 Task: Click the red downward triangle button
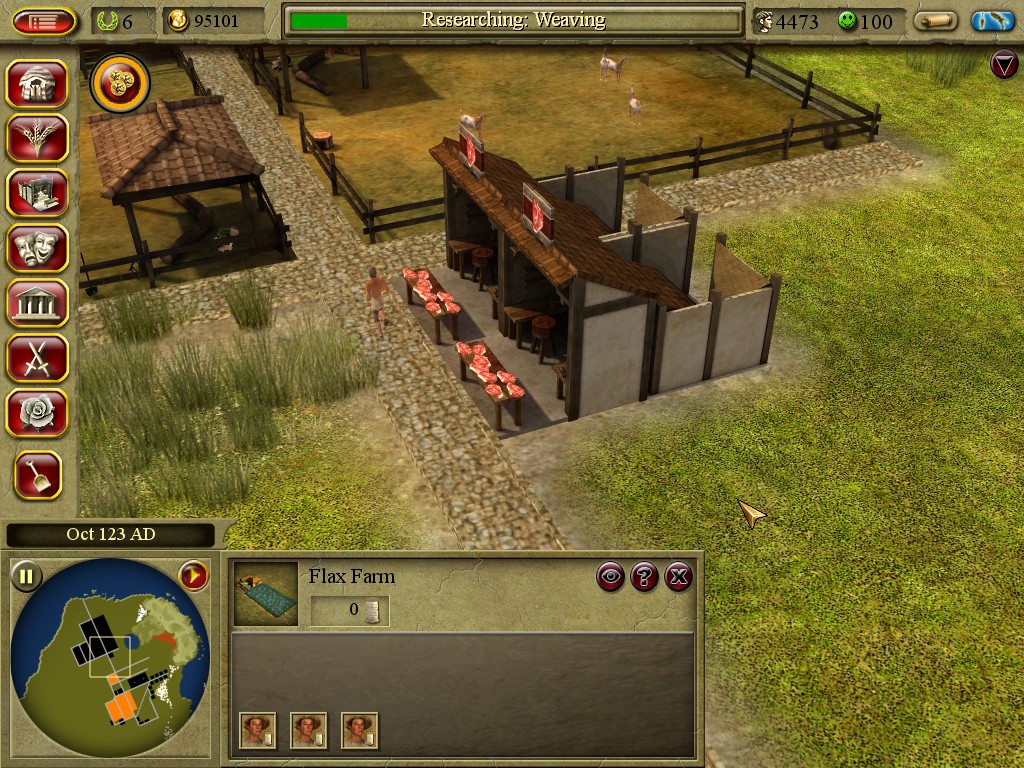1003,65
